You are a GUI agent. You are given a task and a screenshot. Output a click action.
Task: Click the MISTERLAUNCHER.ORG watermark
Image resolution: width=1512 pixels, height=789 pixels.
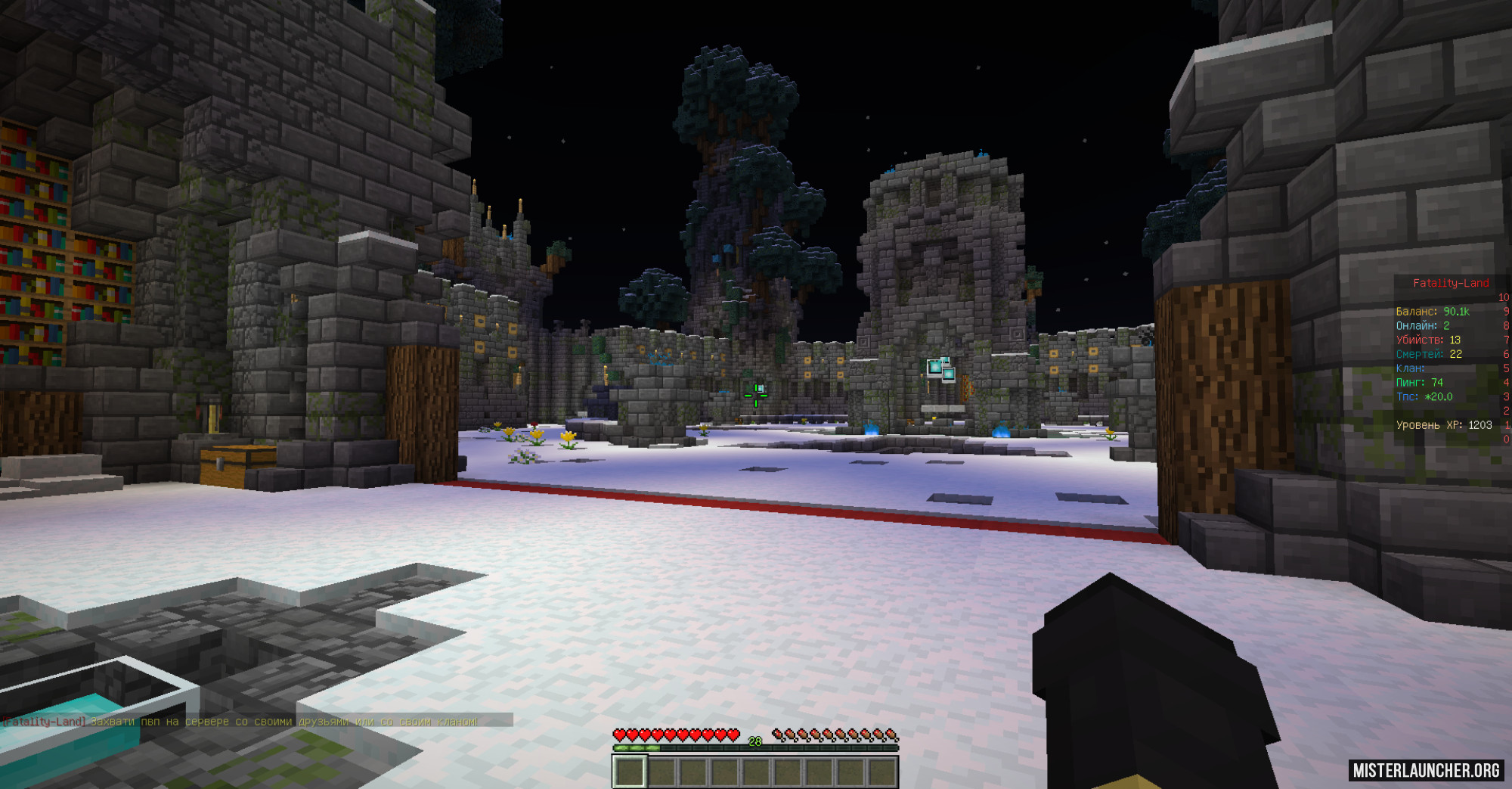(1426, 770)
